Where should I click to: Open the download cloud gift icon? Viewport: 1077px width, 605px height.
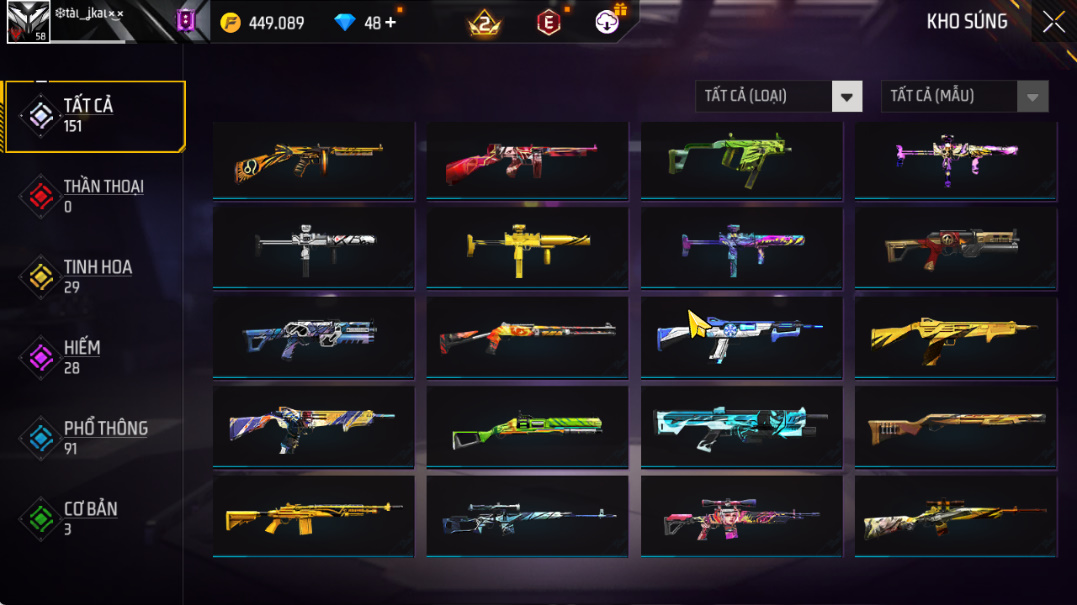tap(608, 21)
